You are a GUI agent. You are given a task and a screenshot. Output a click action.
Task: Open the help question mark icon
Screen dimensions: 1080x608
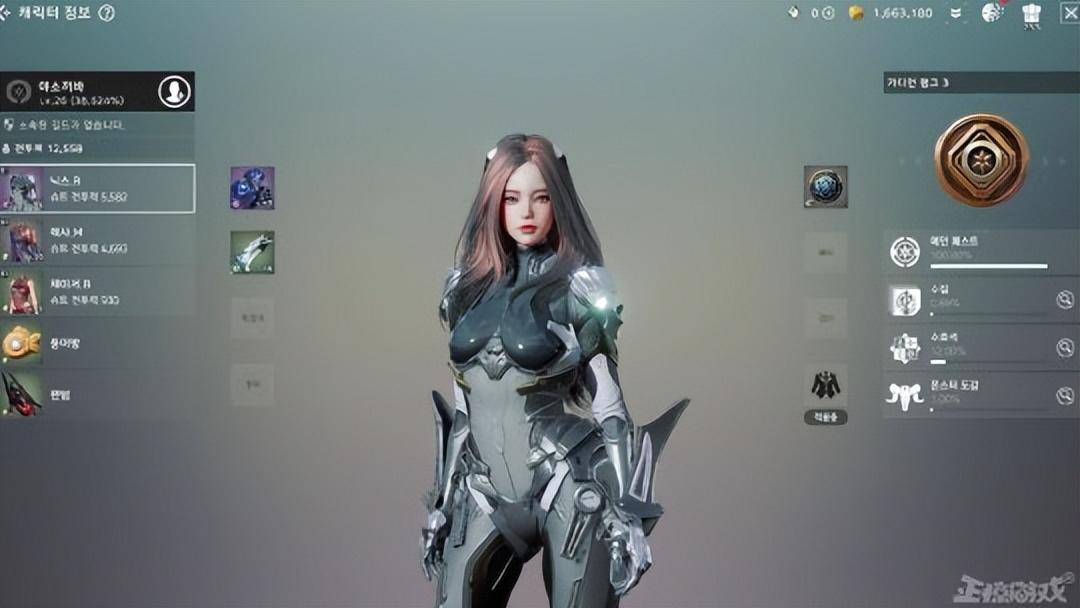coord(107,13)
